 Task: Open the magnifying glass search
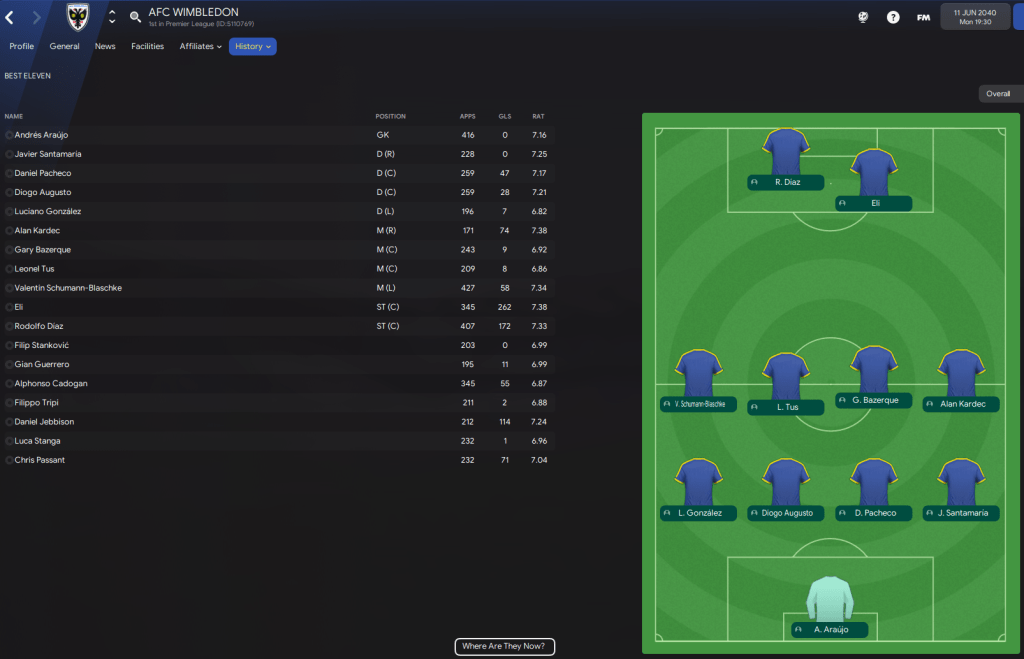[135, 17]
